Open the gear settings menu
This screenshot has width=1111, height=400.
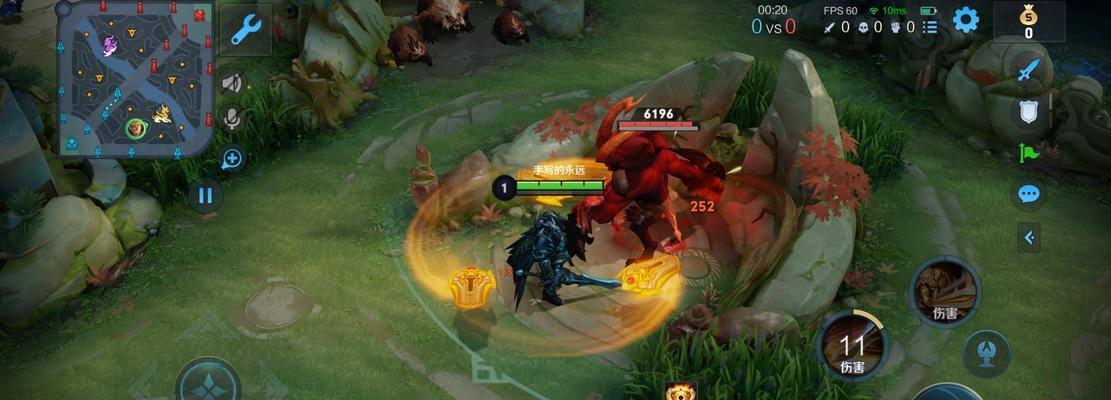click(x=965, y=20)
